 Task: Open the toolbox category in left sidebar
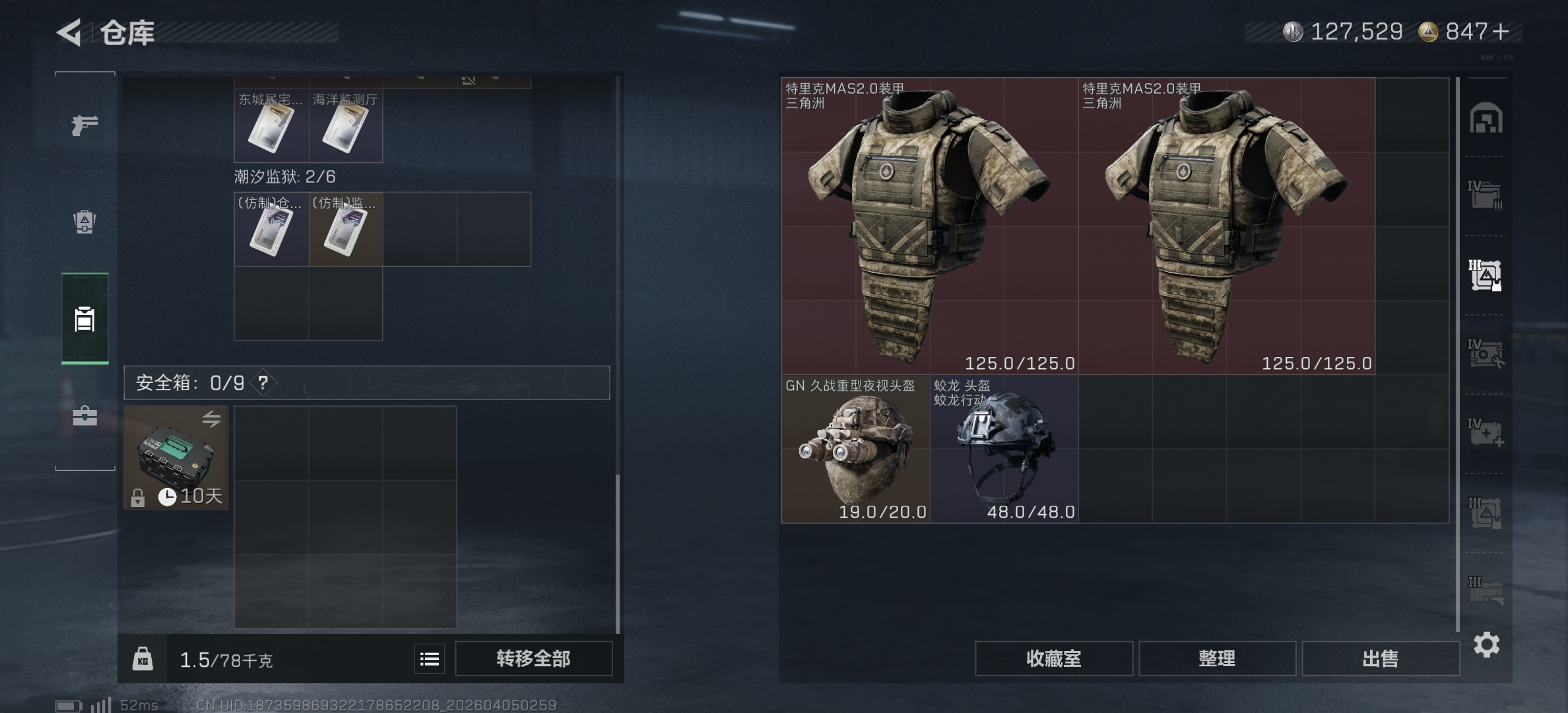tap(86, 416)
